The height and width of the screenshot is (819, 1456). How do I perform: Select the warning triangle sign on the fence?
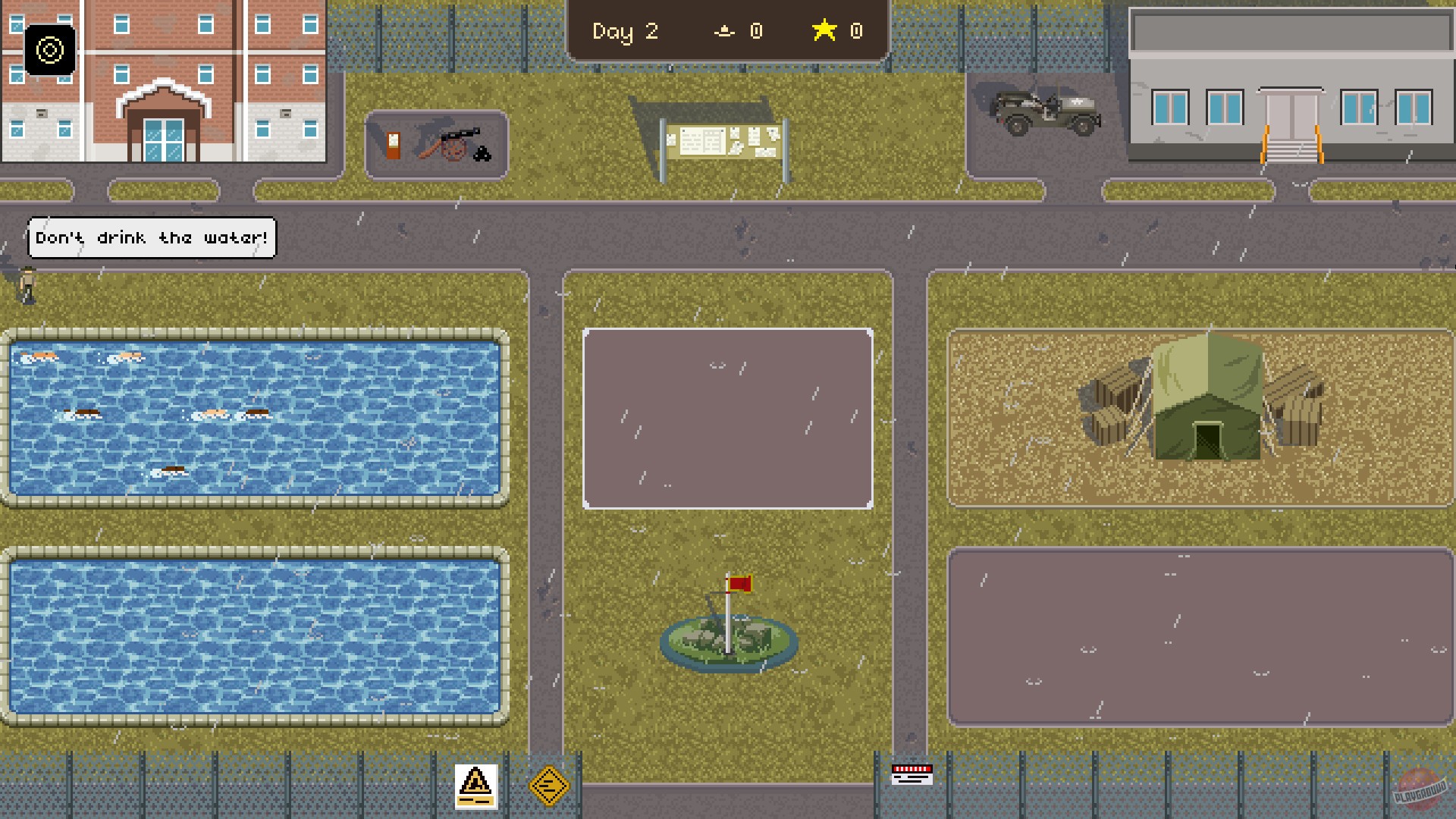click(x=475, y=787)
